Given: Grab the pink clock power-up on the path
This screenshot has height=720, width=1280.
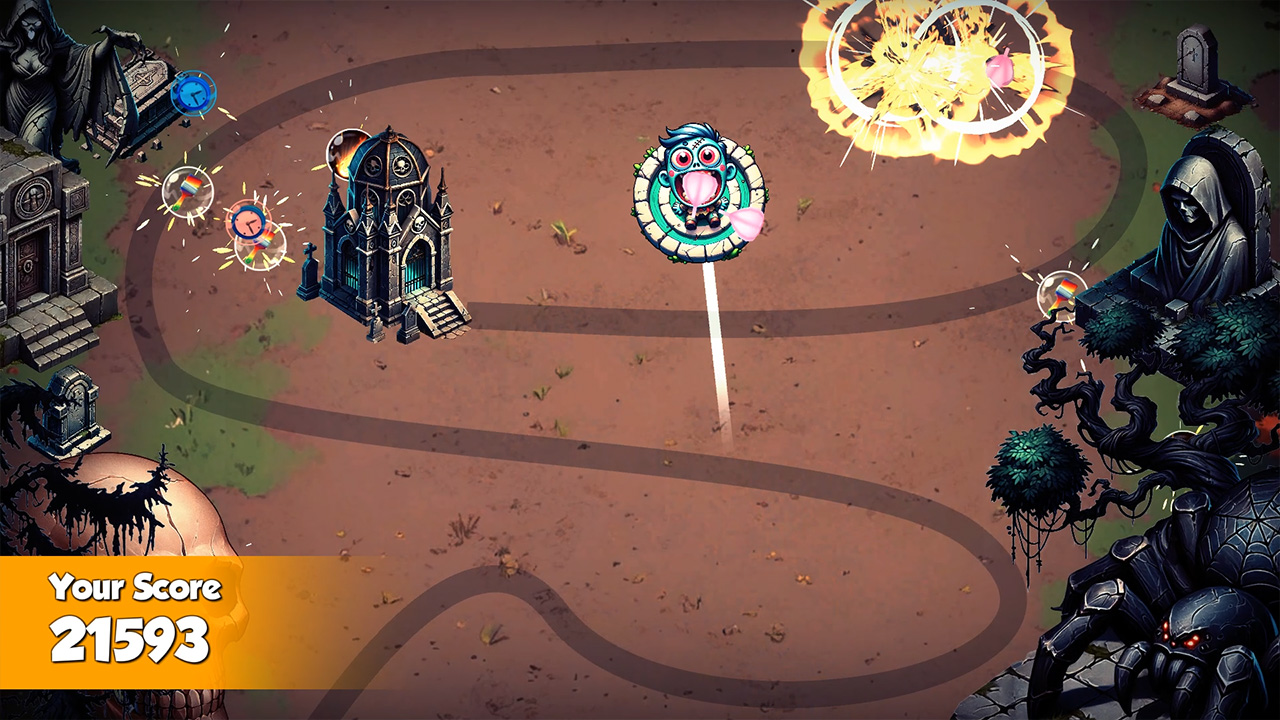Looking at the screenshot, I should coord(247,222).
